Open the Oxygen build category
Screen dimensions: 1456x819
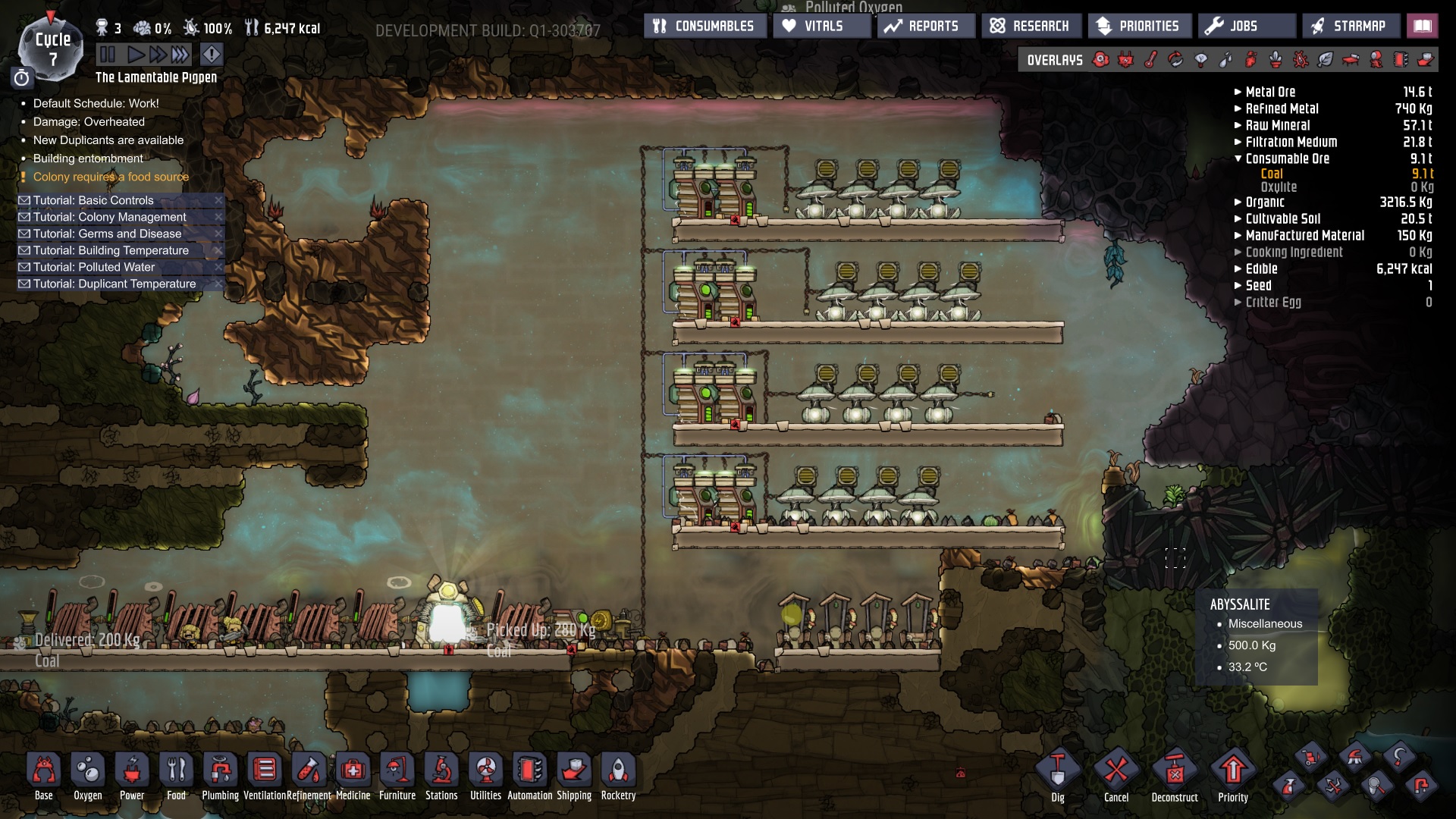88,775
